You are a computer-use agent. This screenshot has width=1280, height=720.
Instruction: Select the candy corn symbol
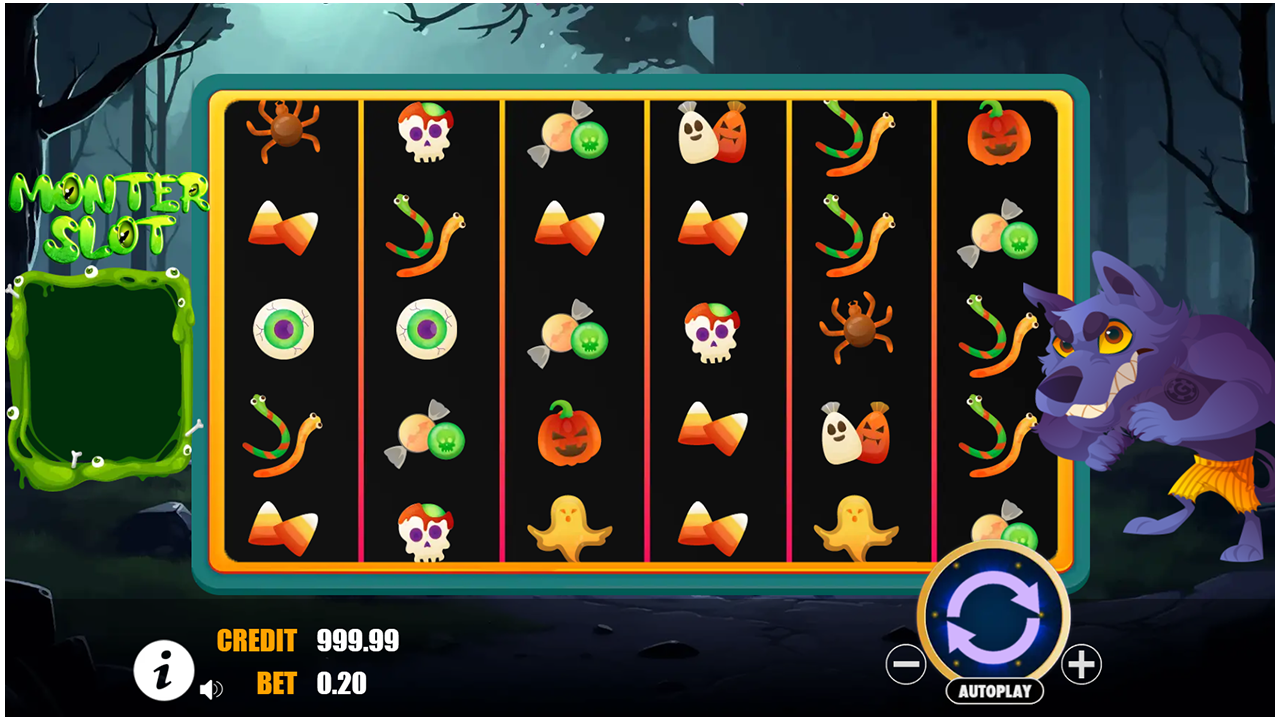coord(284,231)
